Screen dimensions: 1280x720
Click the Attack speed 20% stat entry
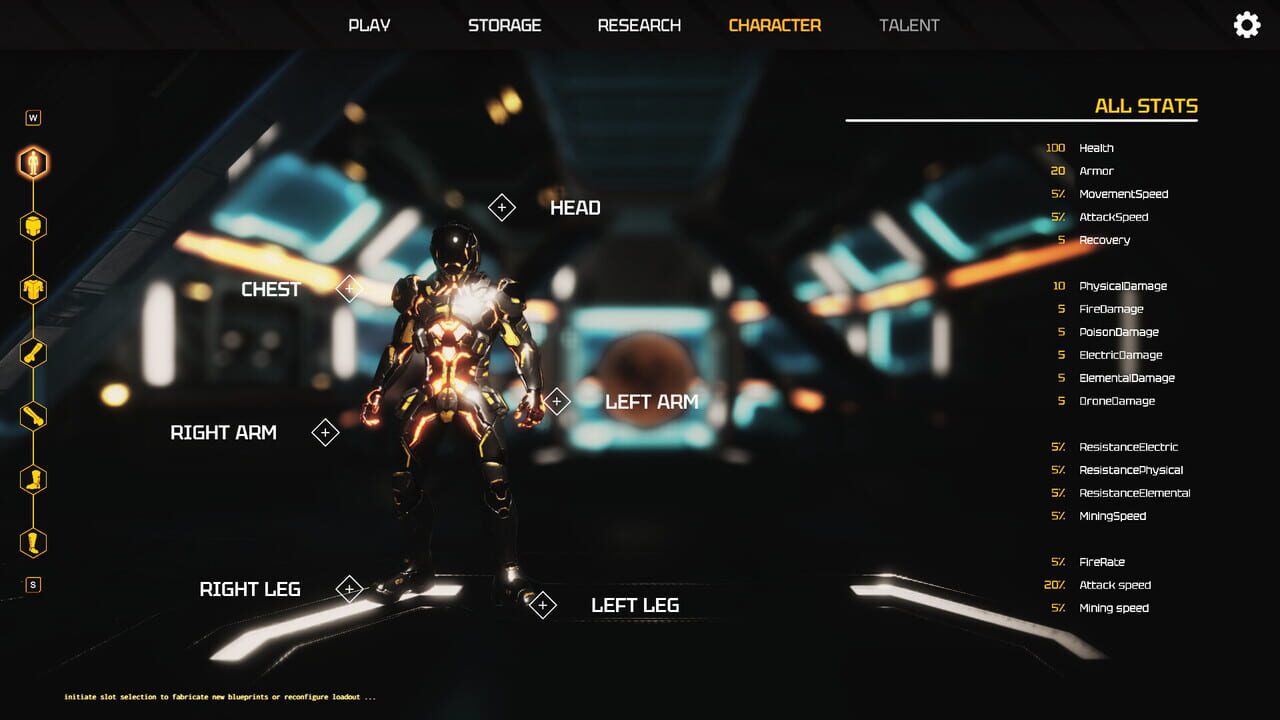(1100, 585)
